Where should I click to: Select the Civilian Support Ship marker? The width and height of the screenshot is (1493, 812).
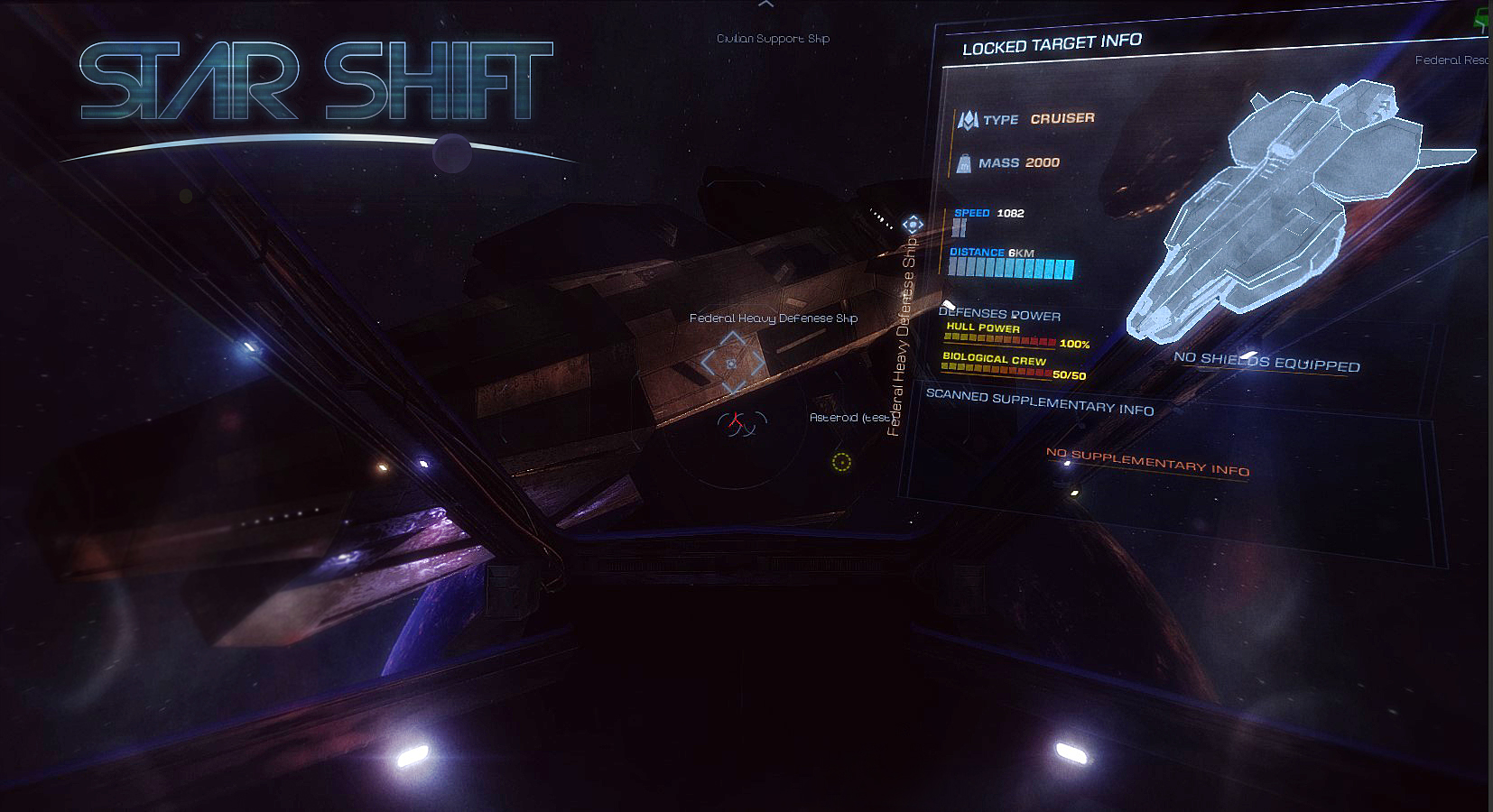773,39
